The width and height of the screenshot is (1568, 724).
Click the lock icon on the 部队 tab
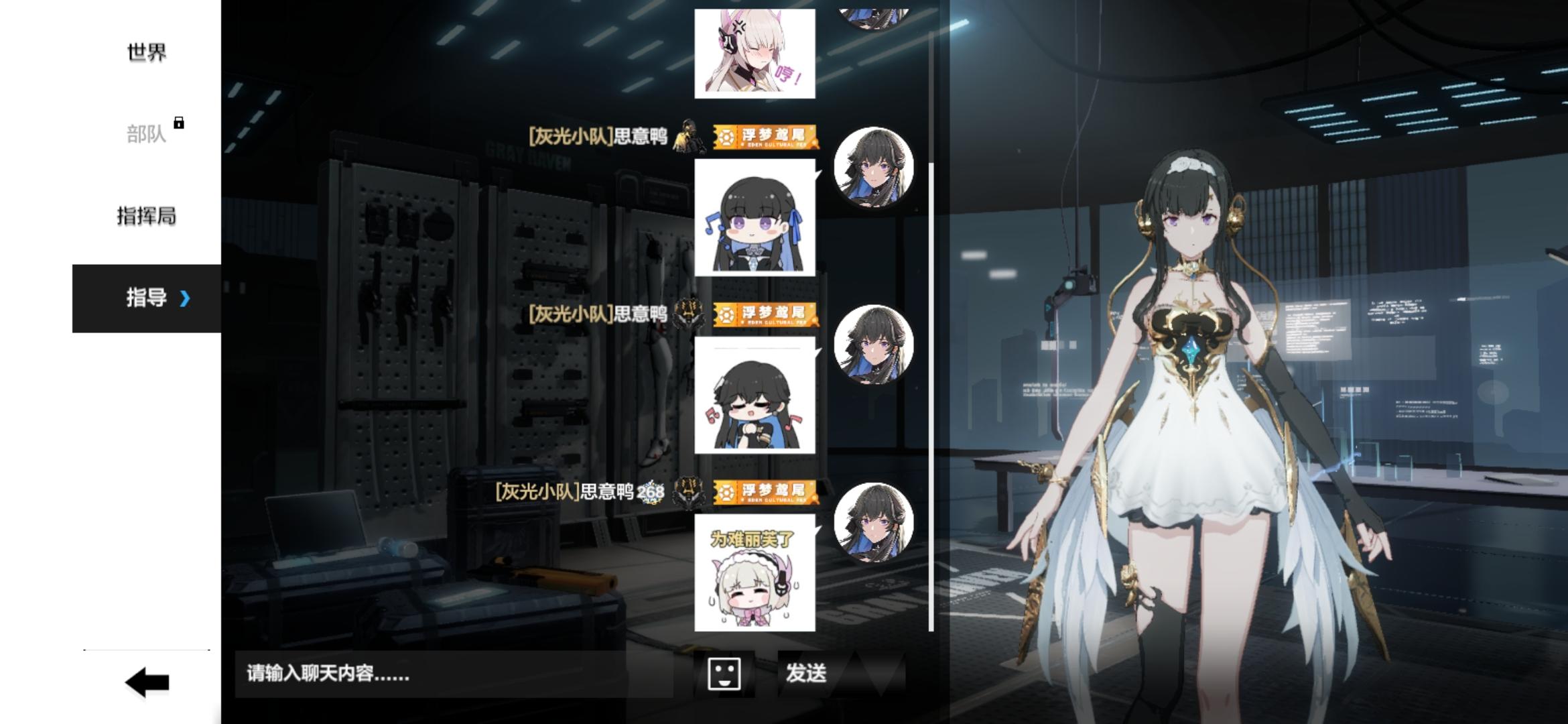click(x=177, y=124)
